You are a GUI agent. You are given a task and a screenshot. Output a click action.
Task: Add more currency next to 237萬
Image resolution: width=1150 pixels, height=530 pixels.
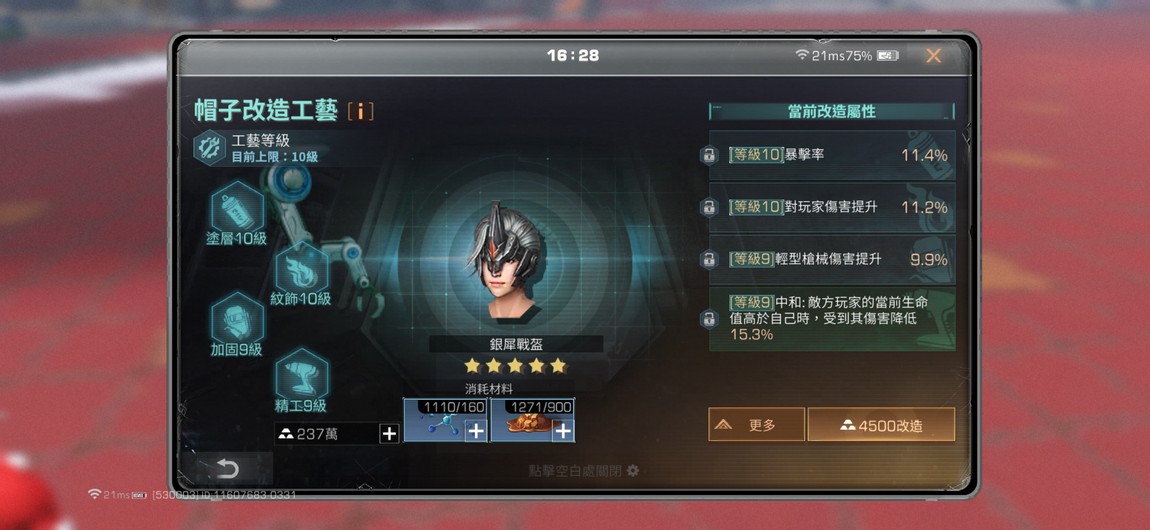[x=389, y=433]
